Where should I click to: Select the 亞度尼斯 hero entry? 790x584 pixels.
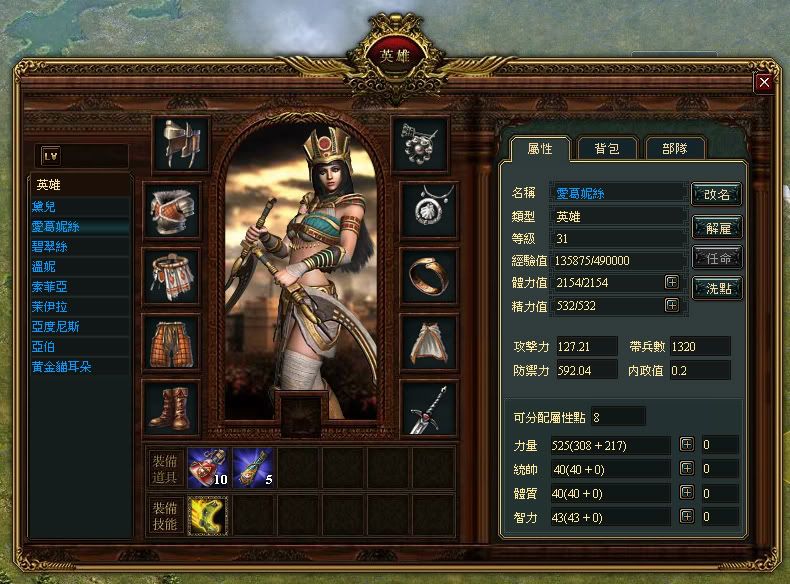point(56,326)
